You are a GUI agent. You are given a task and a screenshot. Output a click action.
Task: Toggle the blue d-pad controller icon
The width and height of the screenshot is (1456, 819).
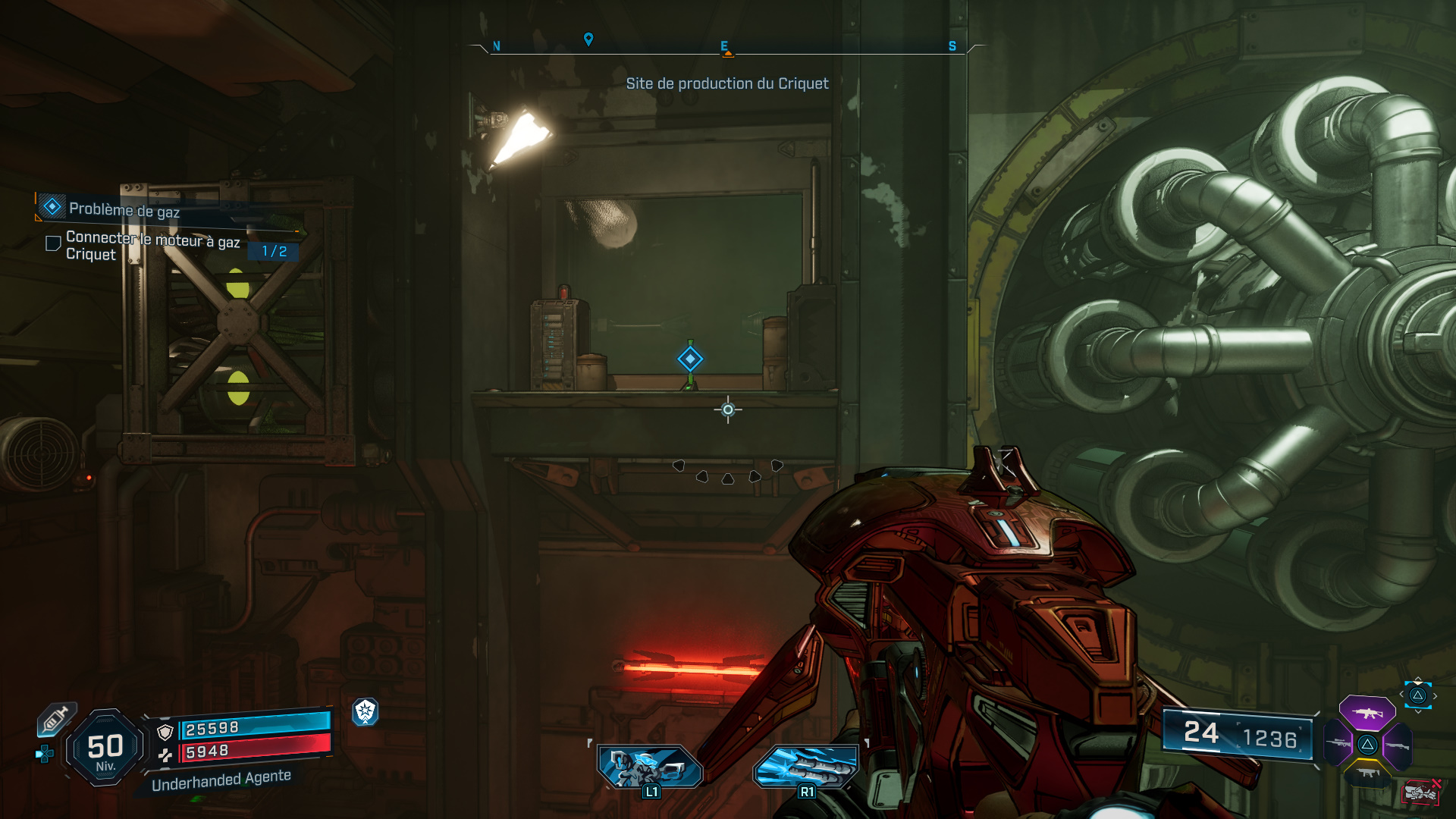point(44,755)
